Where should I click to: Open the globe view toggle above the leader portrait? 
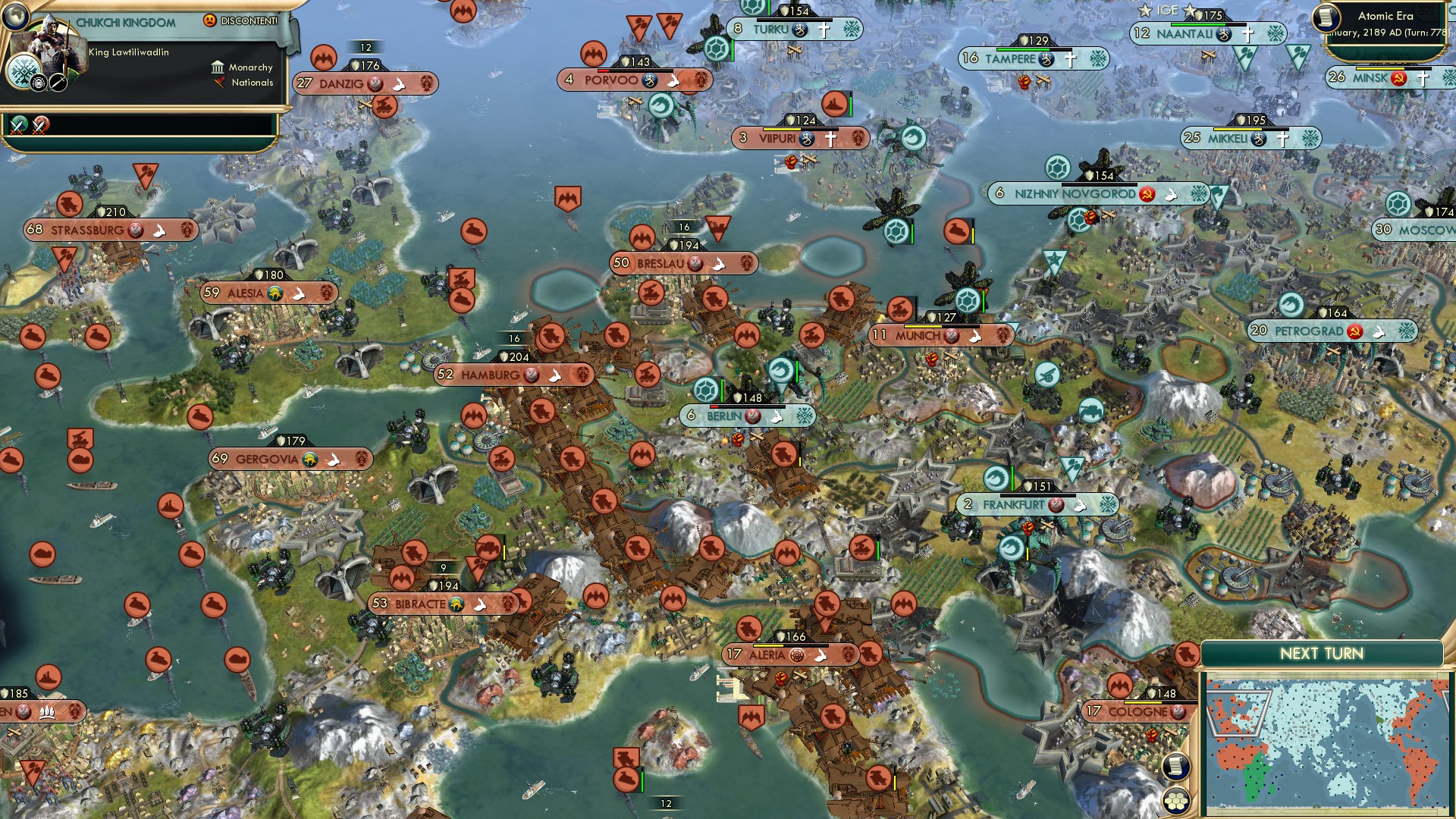click(15, 17)
